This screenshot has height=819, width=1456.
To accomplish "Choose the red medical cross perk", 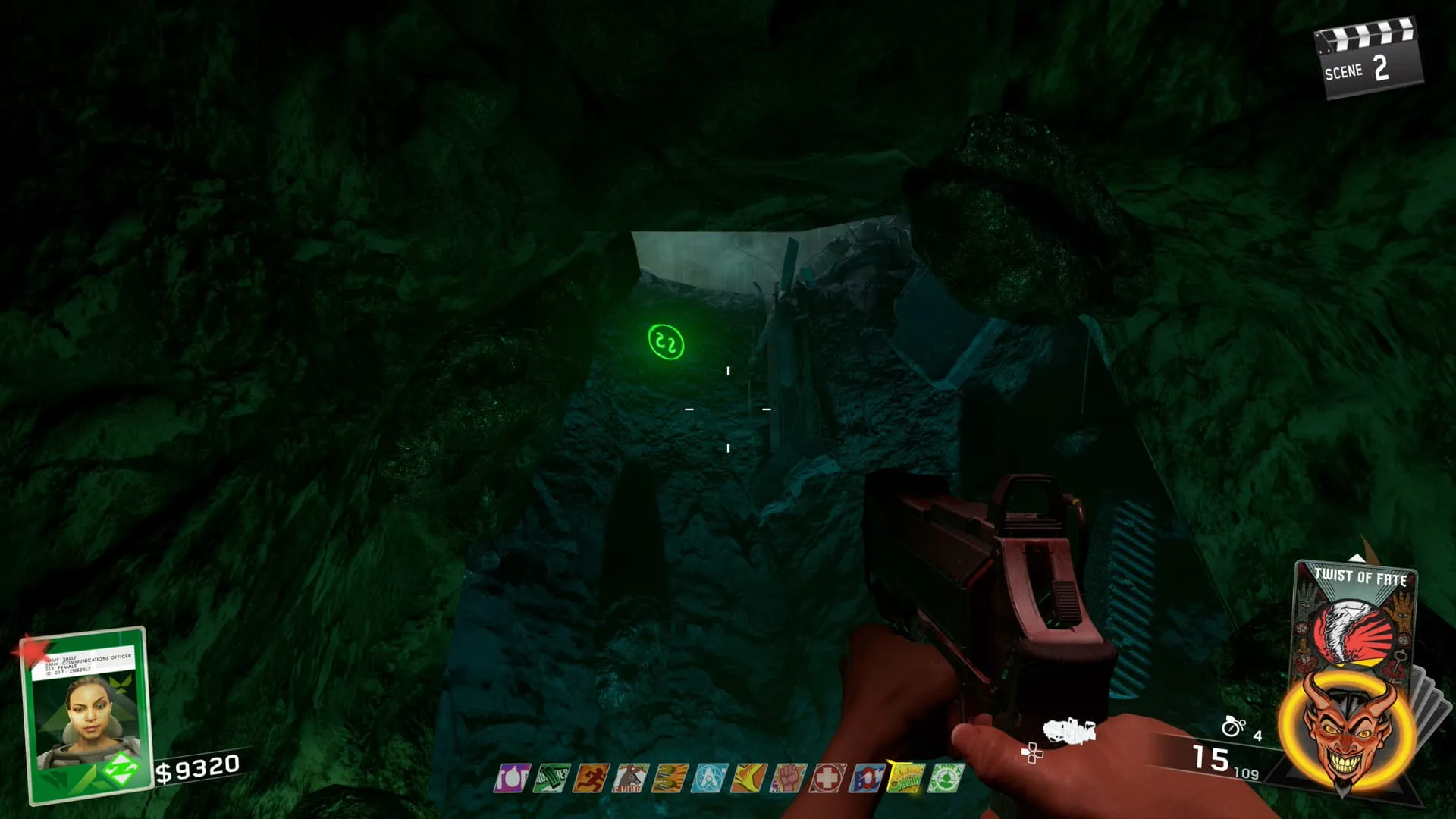I will 827,779.
